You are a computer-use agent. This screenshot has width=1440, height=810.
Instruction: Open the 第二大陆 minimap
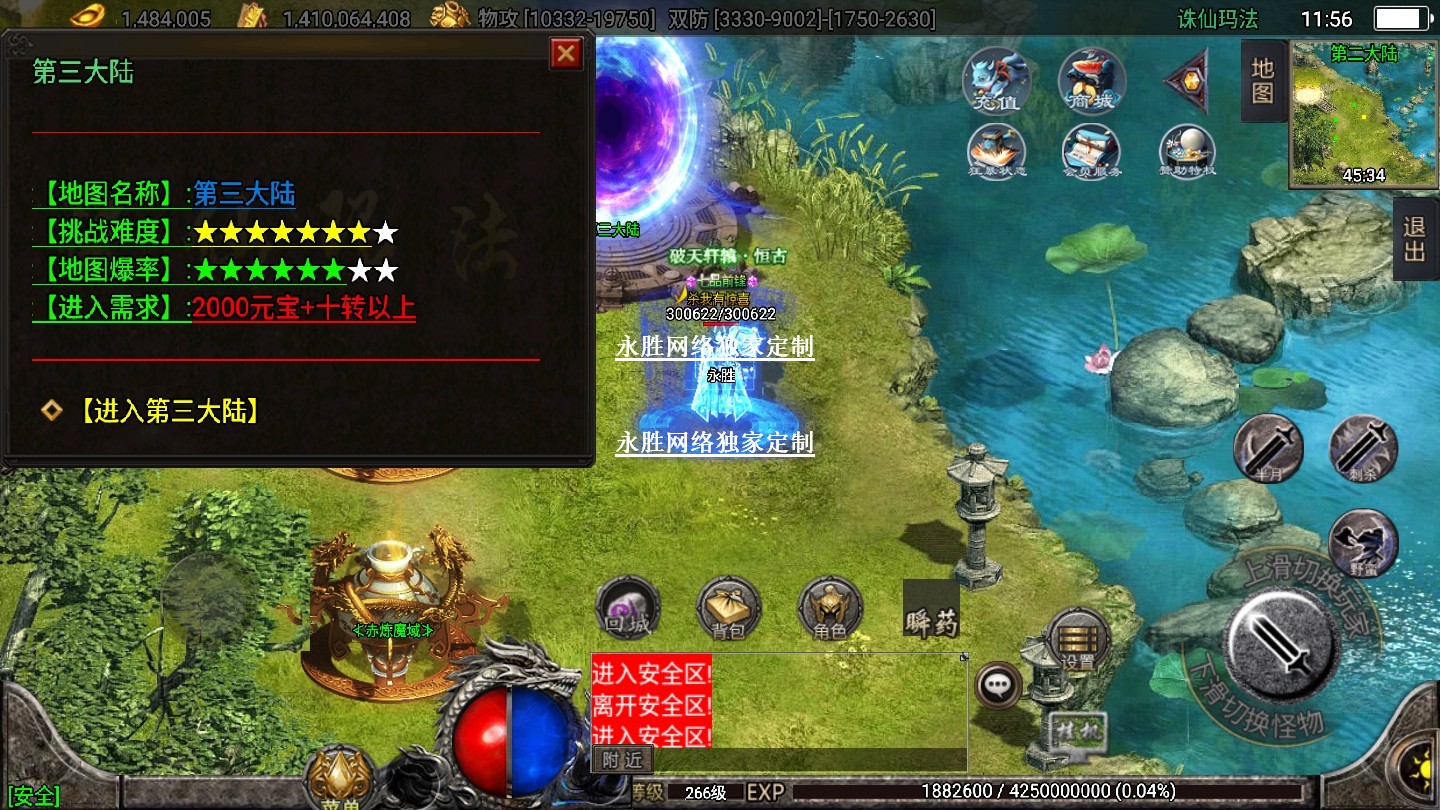pos(1363,114)
